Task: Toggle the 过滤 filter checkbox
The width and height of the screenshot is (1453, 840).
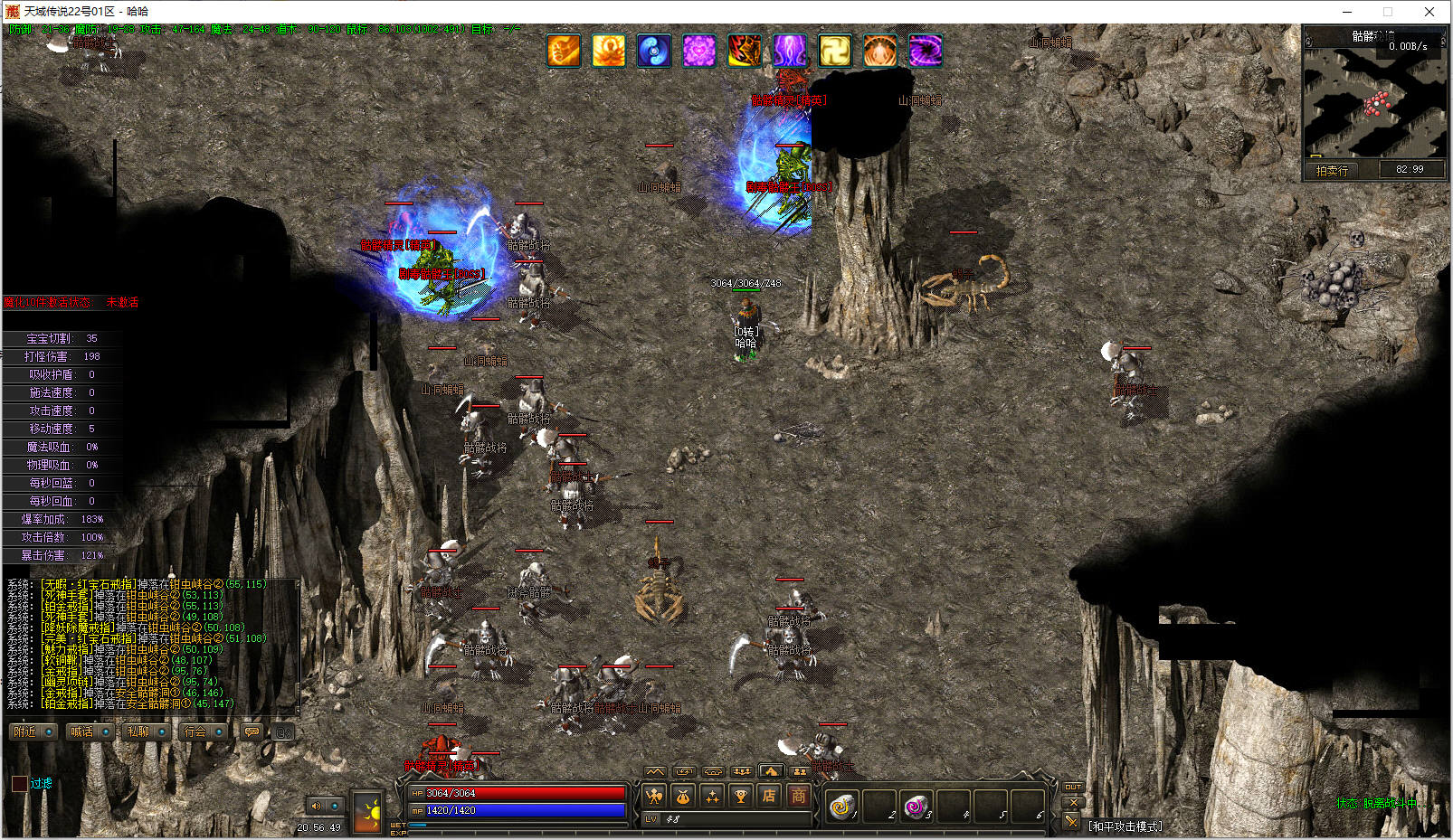Action: [19, 783]
